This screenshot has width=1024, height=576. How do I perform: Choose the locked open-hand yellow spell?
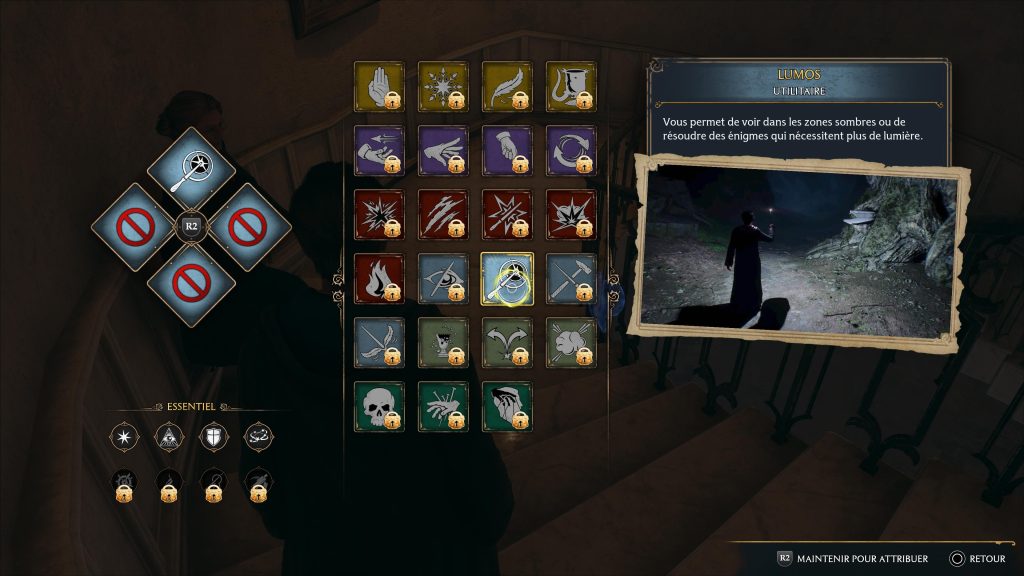[x=379, y=87]
